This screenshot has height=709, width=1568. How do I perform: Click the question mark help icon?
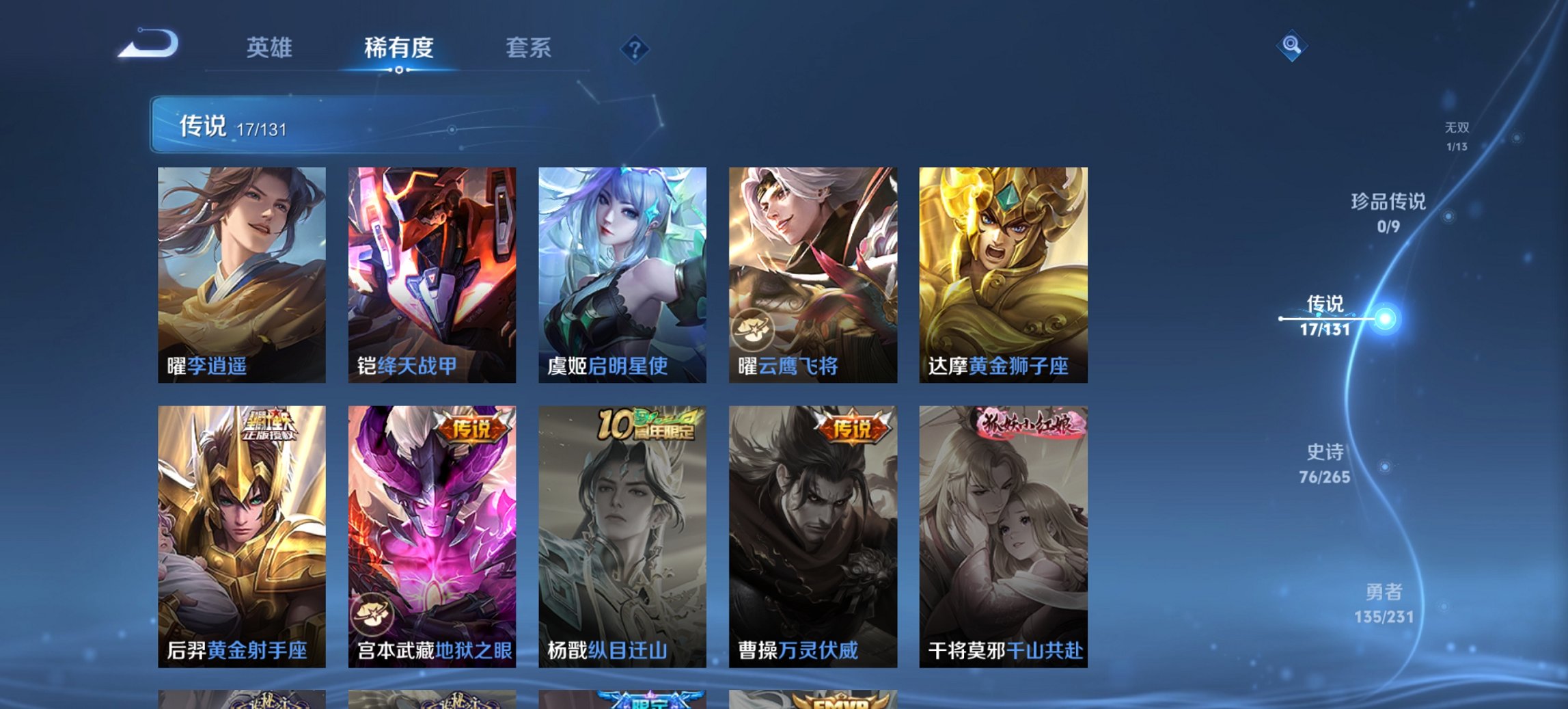[634, 49]
